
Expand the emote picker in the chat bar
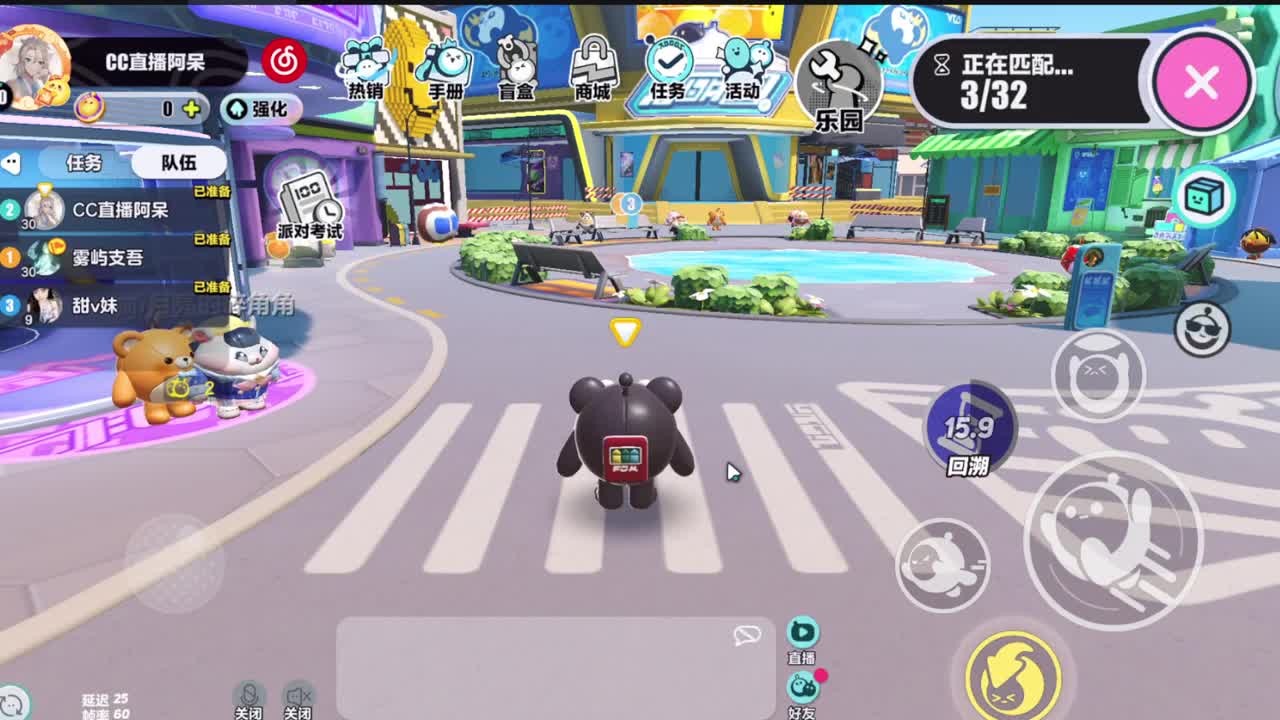[746, 635]
